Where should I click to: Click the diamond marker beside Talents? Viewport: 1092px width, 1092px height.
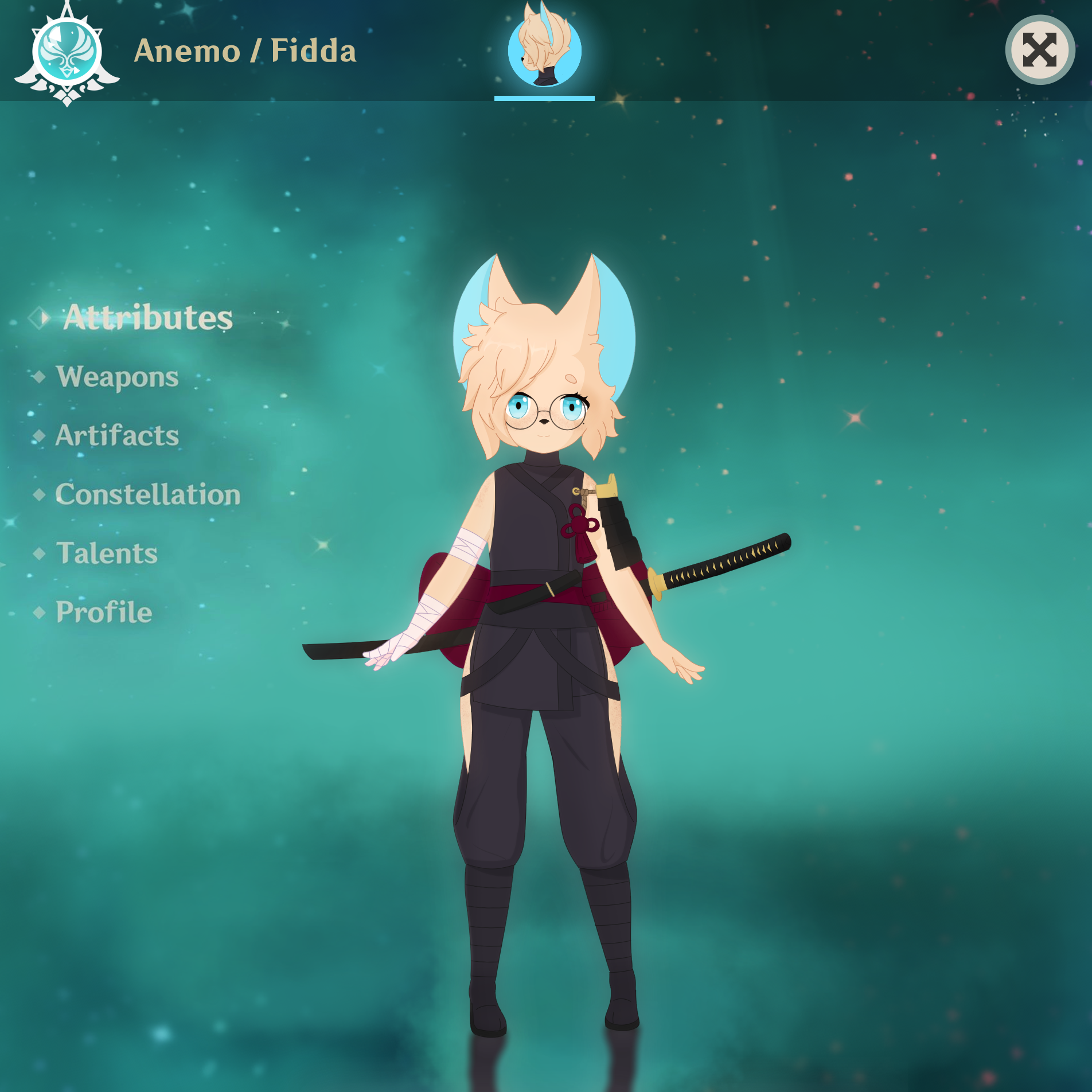[40, 553]
